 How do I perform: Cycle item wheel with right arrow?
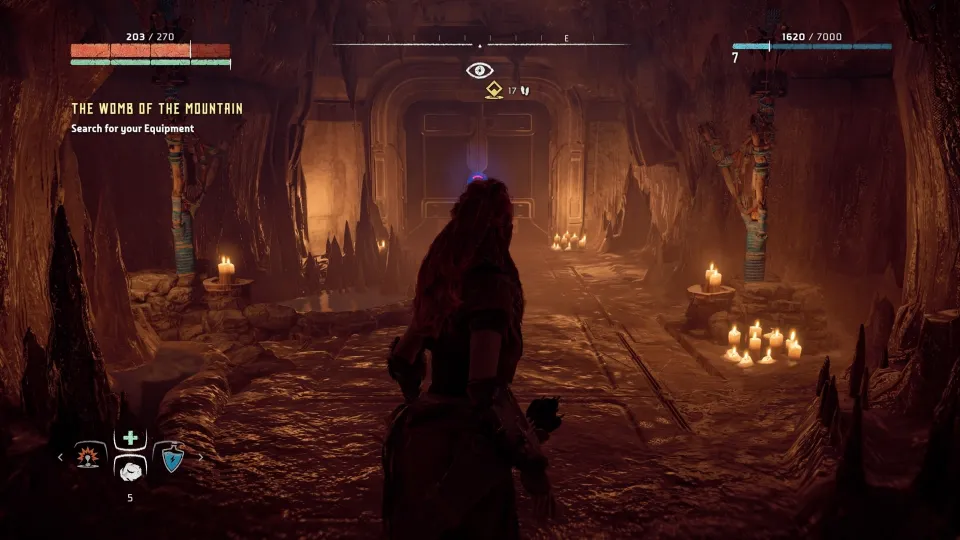coord(200,457)
